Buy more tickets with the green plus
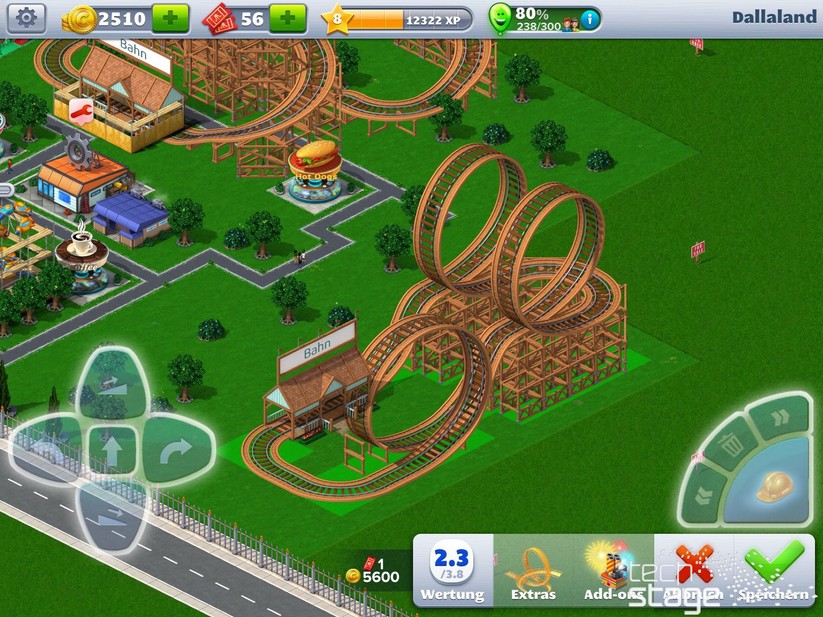The height and width of the screenshot is (617, 823). tap(288, 18)
